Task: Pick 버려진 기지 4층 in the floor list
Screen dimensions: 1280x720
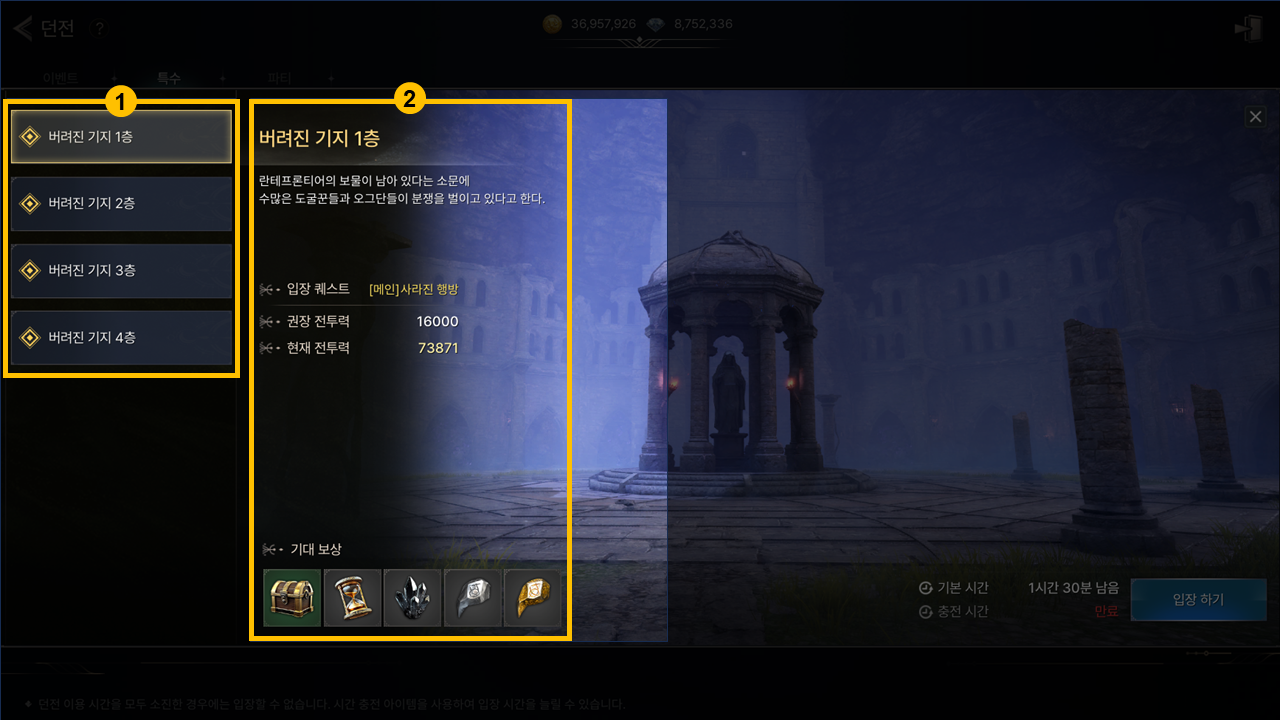Action: 121,338
